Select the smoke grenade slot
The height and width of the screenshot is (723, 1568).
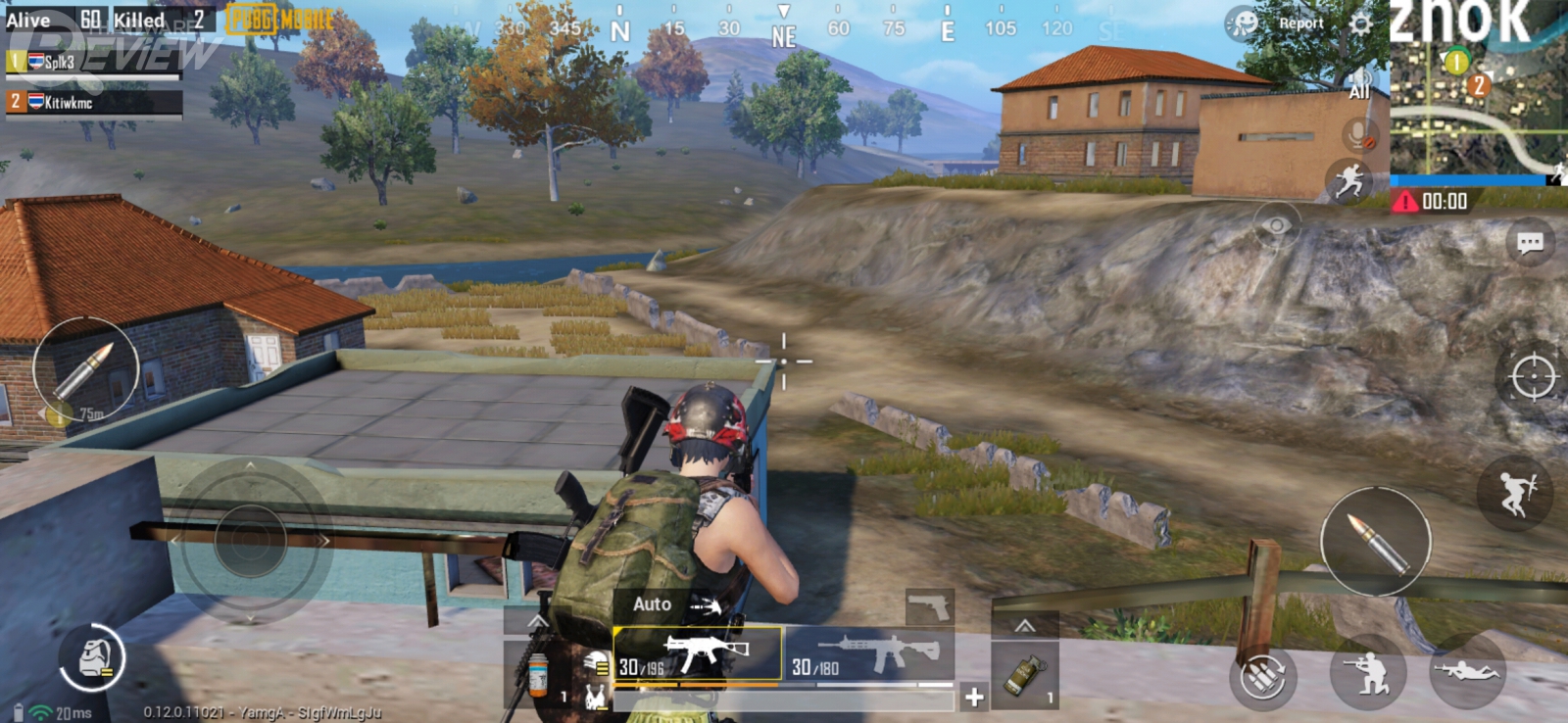click(1025, 676)
